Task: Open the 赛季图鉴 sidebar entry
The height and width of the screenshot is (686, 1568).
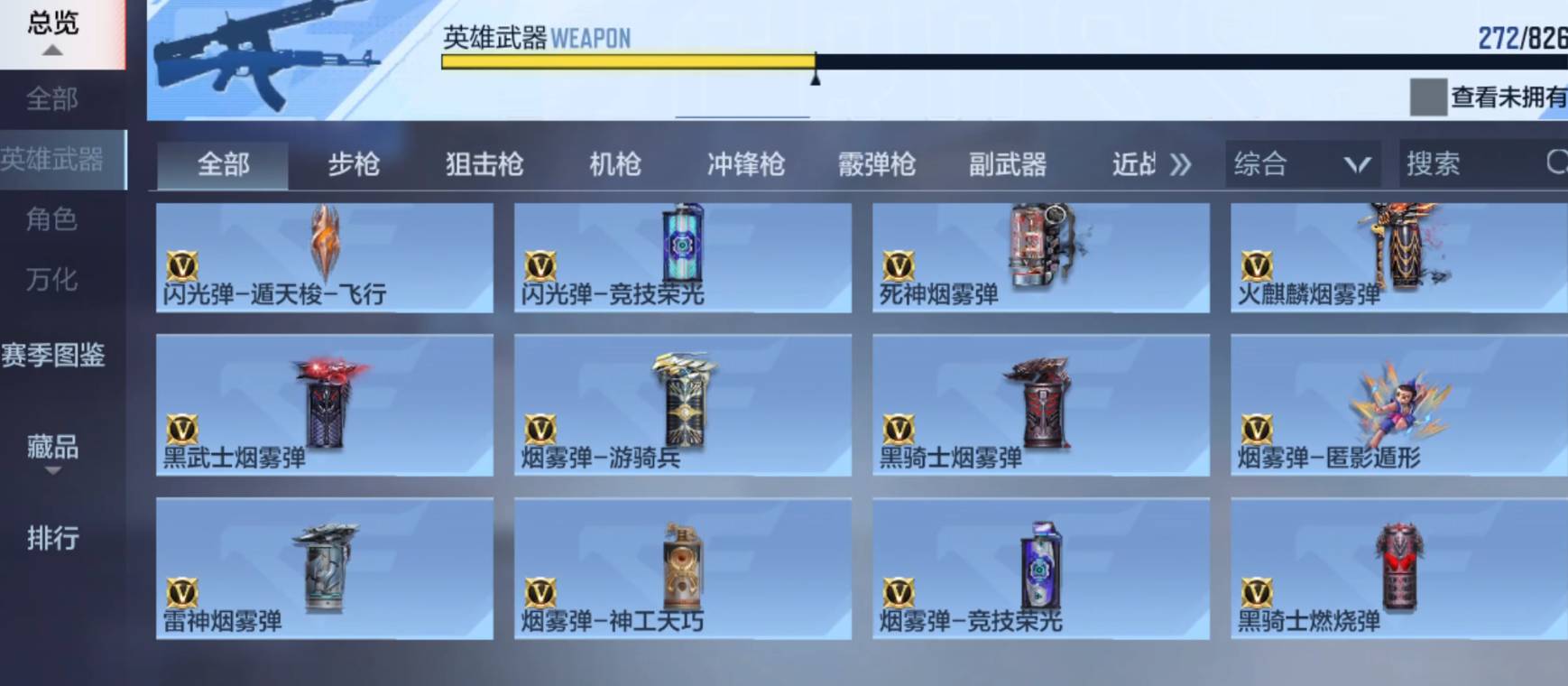Action: pyautogui.click(x=55, y=357)
